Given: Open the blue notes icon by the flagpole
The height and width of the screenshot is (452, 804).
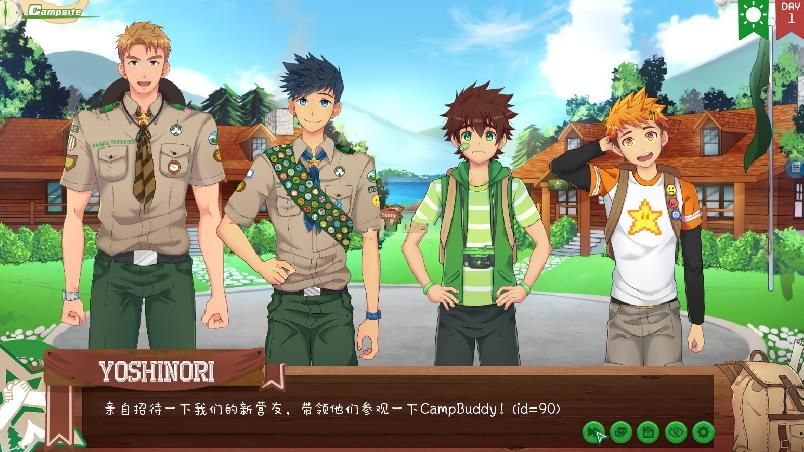Looking at the screenshot, I should pyautogui.click(x=795, y=167).
